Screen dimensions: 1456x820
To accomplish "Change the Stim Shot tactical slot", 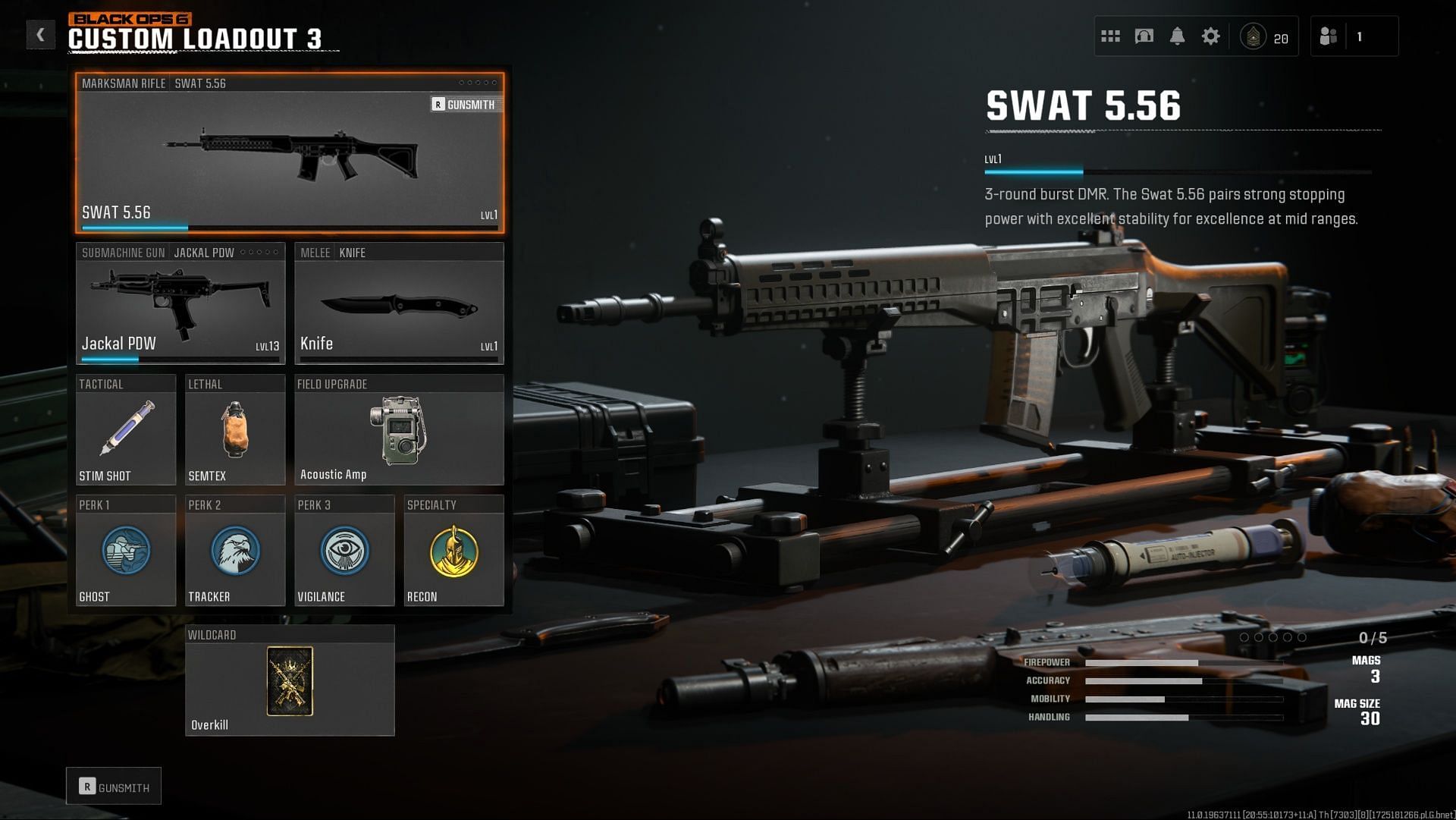I will pyautogui.click(x=126, y=430).
